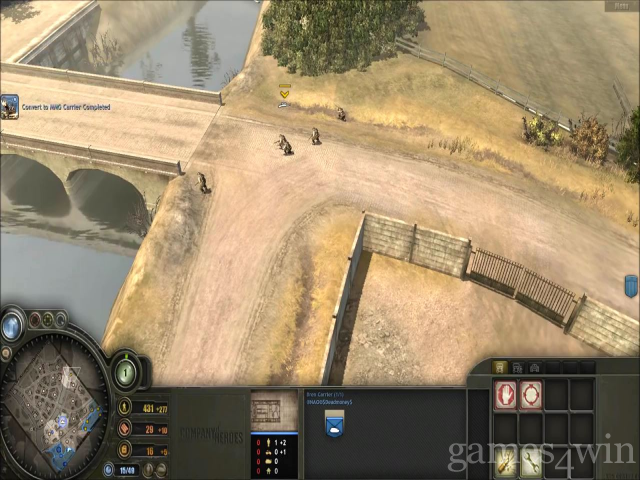Switch to the second command panel tab
This screenshot has height=480, width=640.
pos(517,367)
